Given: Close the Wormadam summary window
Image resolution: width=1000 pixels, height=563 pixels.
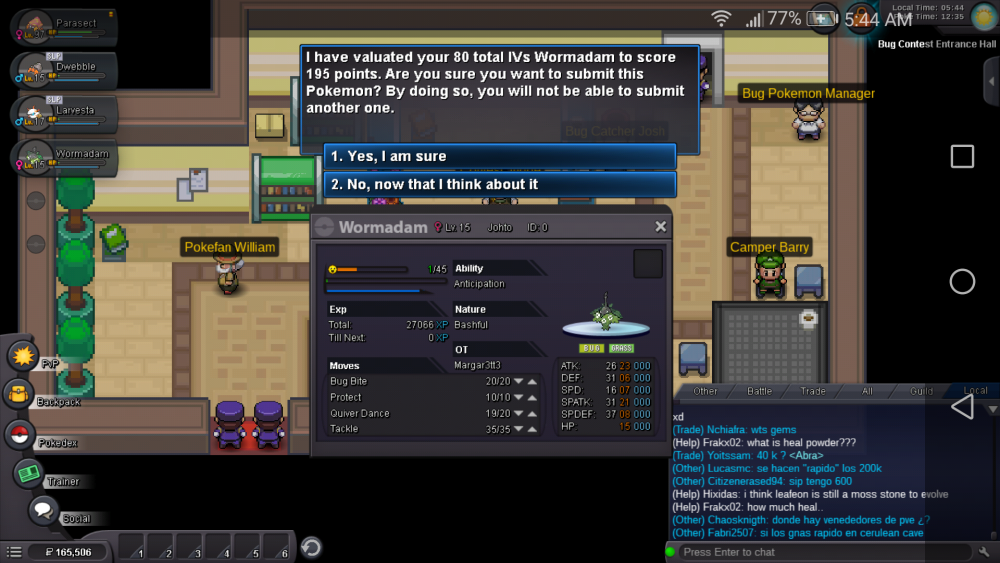Looking at the screenshot, I should [x=660, y=227].
